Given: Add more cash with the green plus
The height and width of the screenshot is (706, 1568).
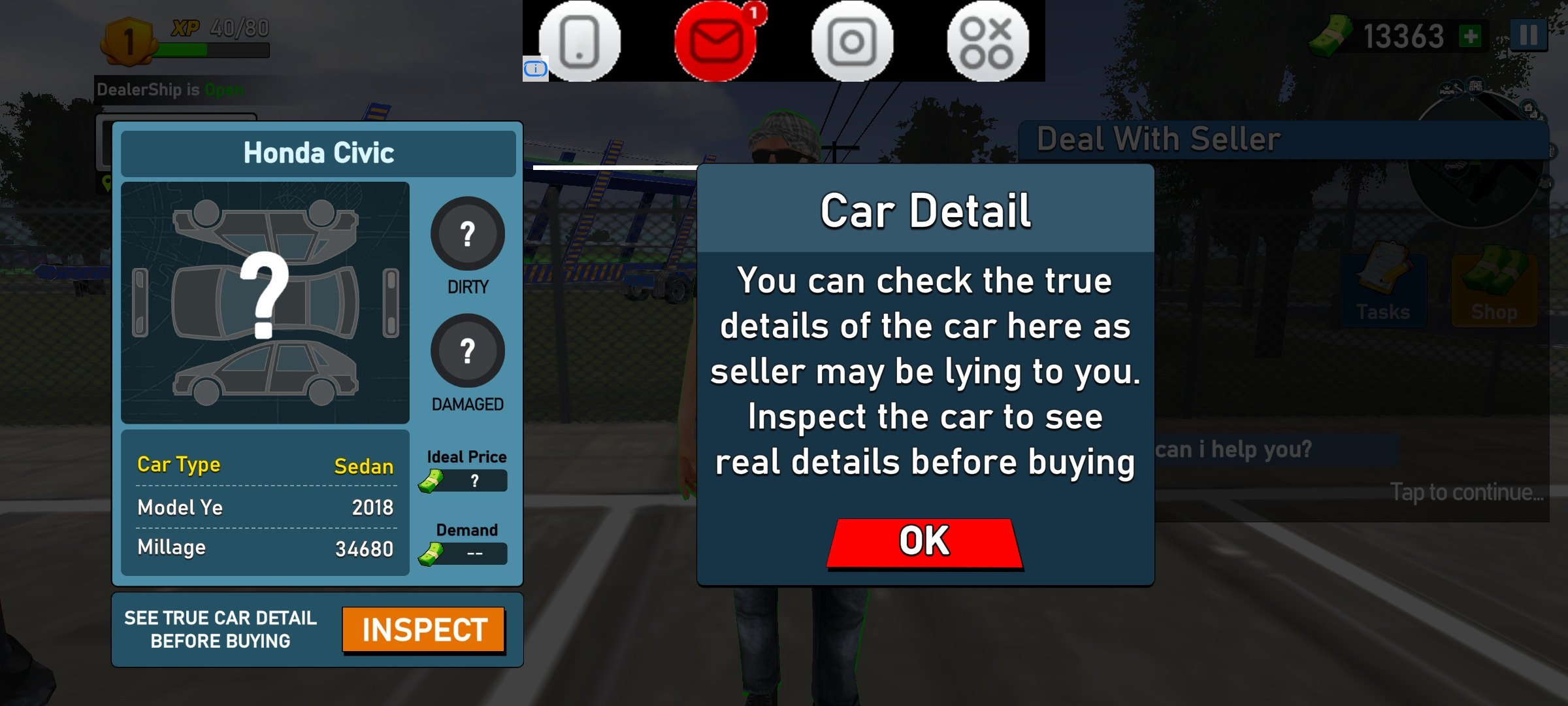Looking at the screenshot, I should 1471,37.
